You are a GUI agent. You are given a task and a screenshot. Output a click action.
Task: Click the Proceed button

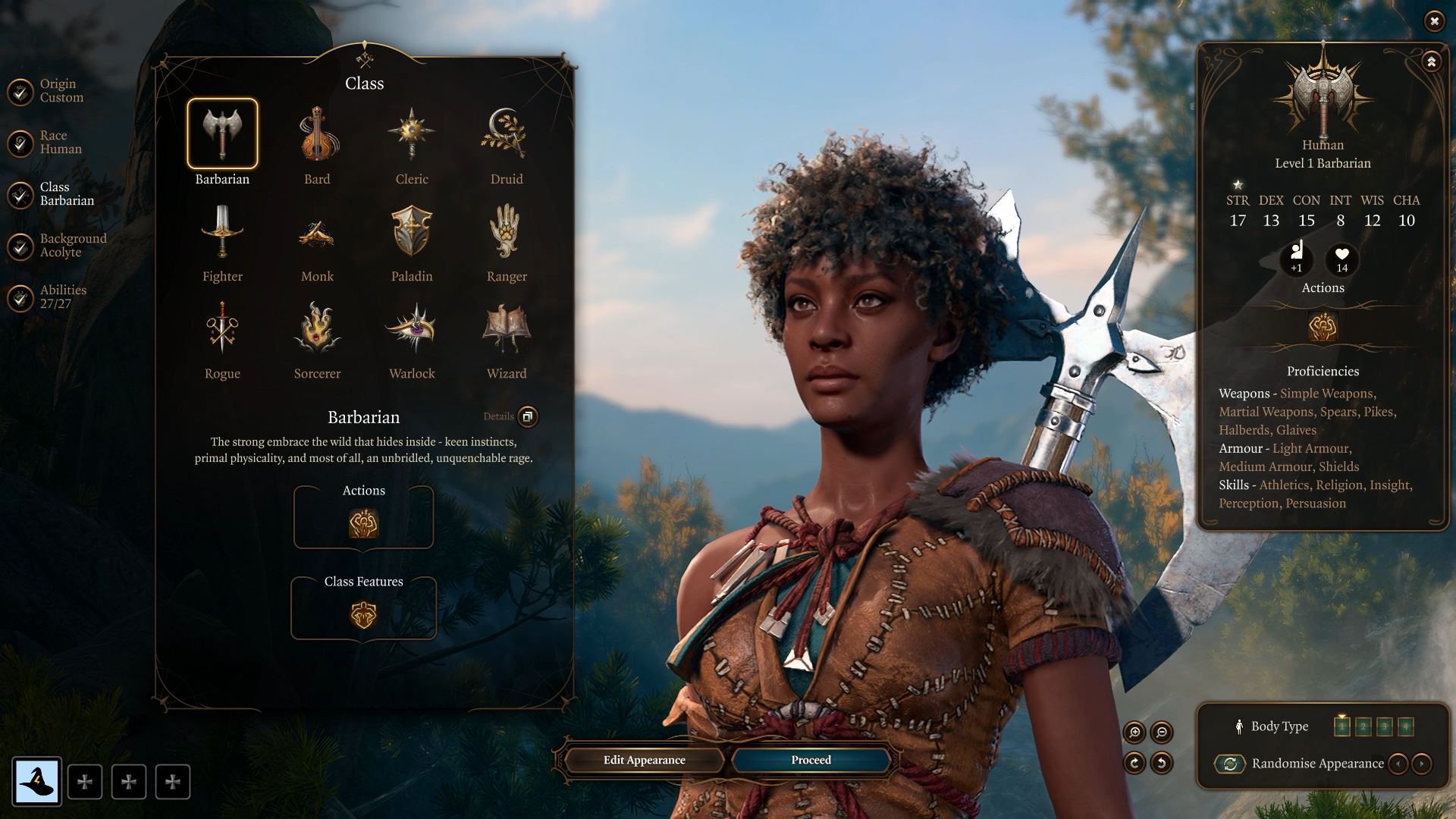tap(811, 760)
